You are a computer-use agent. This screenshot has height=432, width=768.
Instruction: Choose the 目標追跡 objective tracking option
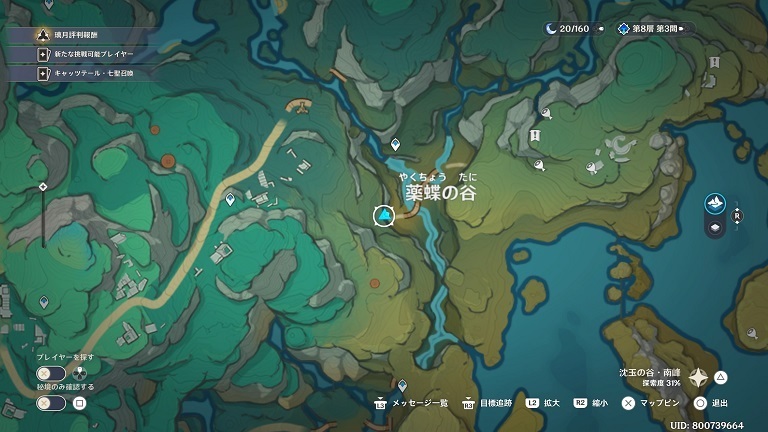[491, 403]
